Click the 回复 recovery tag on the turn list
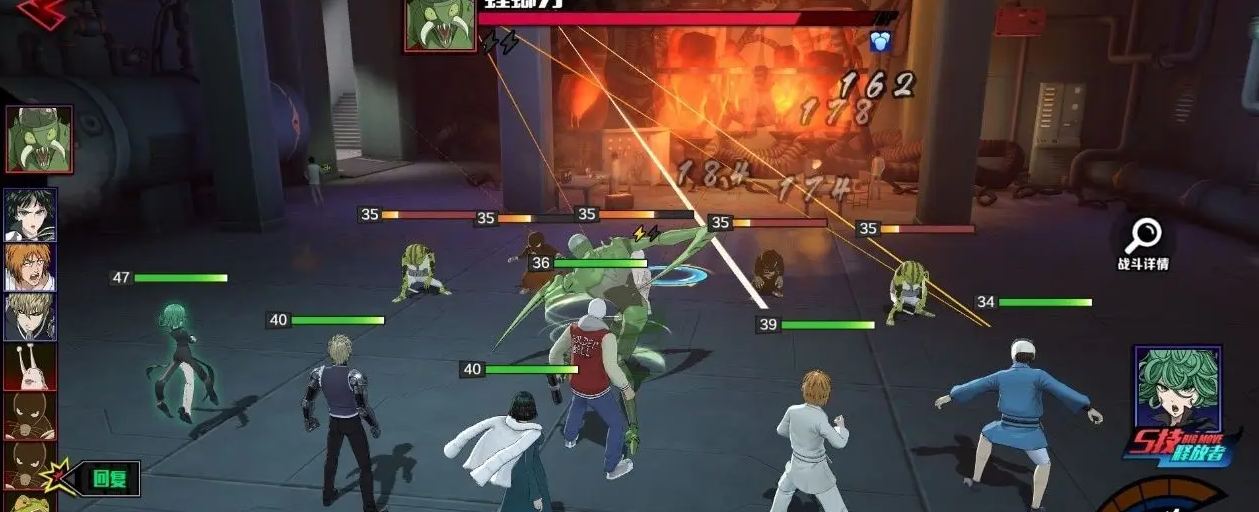 [109, 479]
